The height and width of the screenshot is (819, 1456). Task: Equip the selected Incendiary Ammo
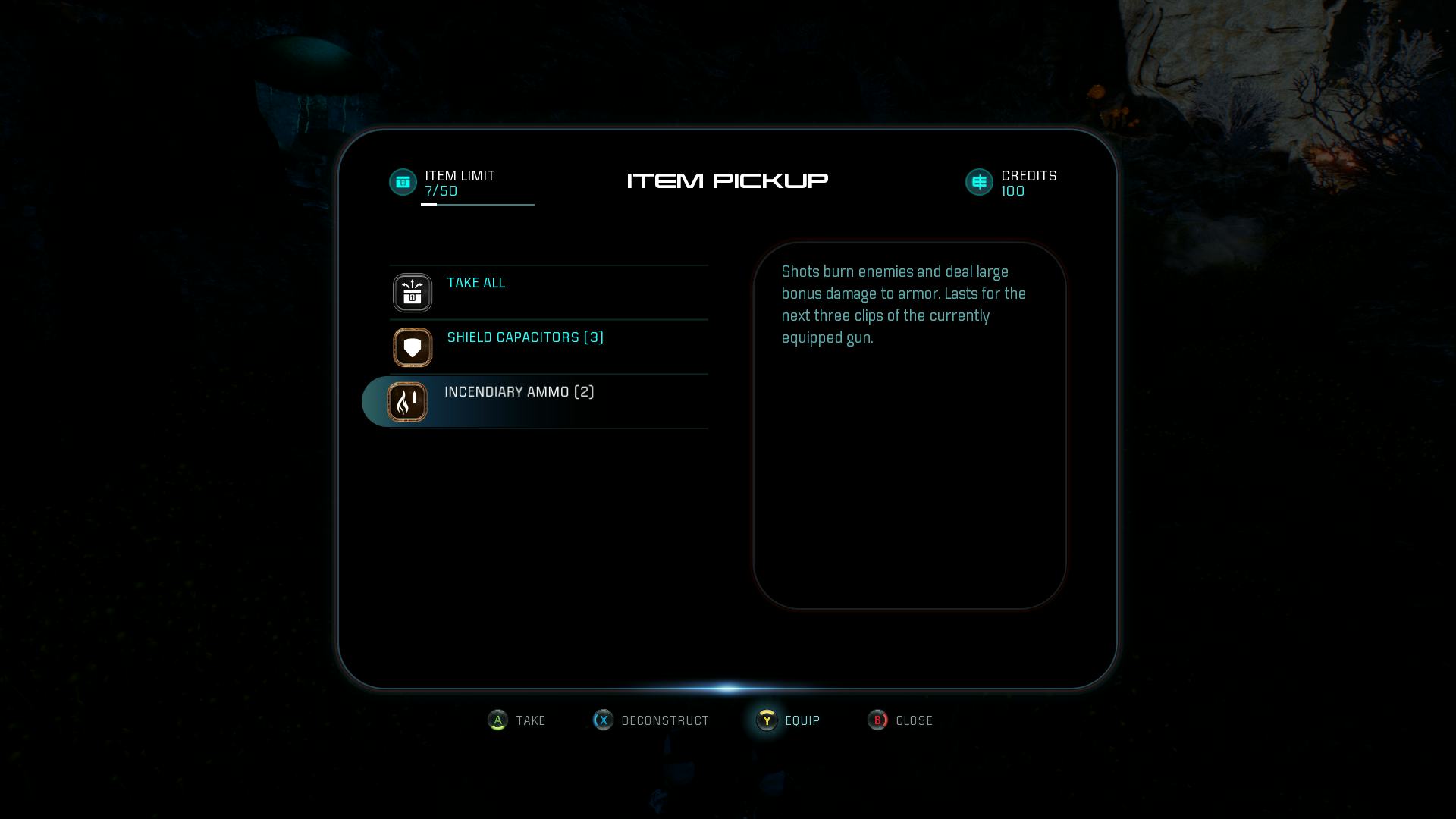(789, 720)
